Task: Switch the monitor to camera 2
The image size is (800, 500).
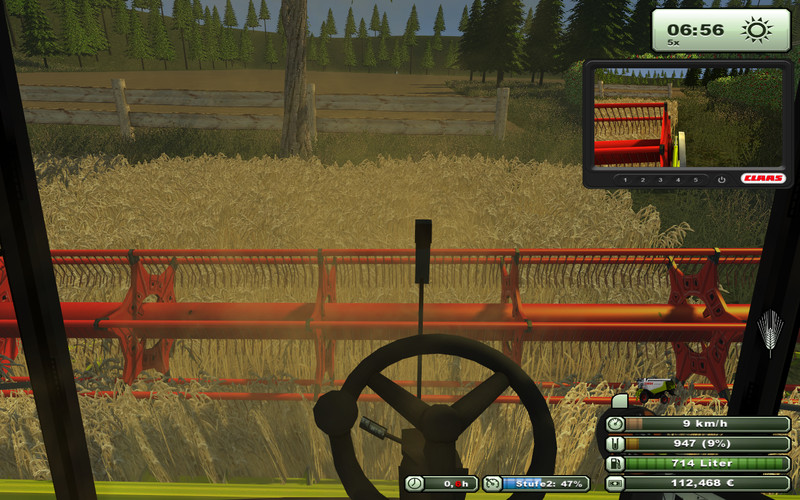Action: pyautogui.click(x=644, y=180)
